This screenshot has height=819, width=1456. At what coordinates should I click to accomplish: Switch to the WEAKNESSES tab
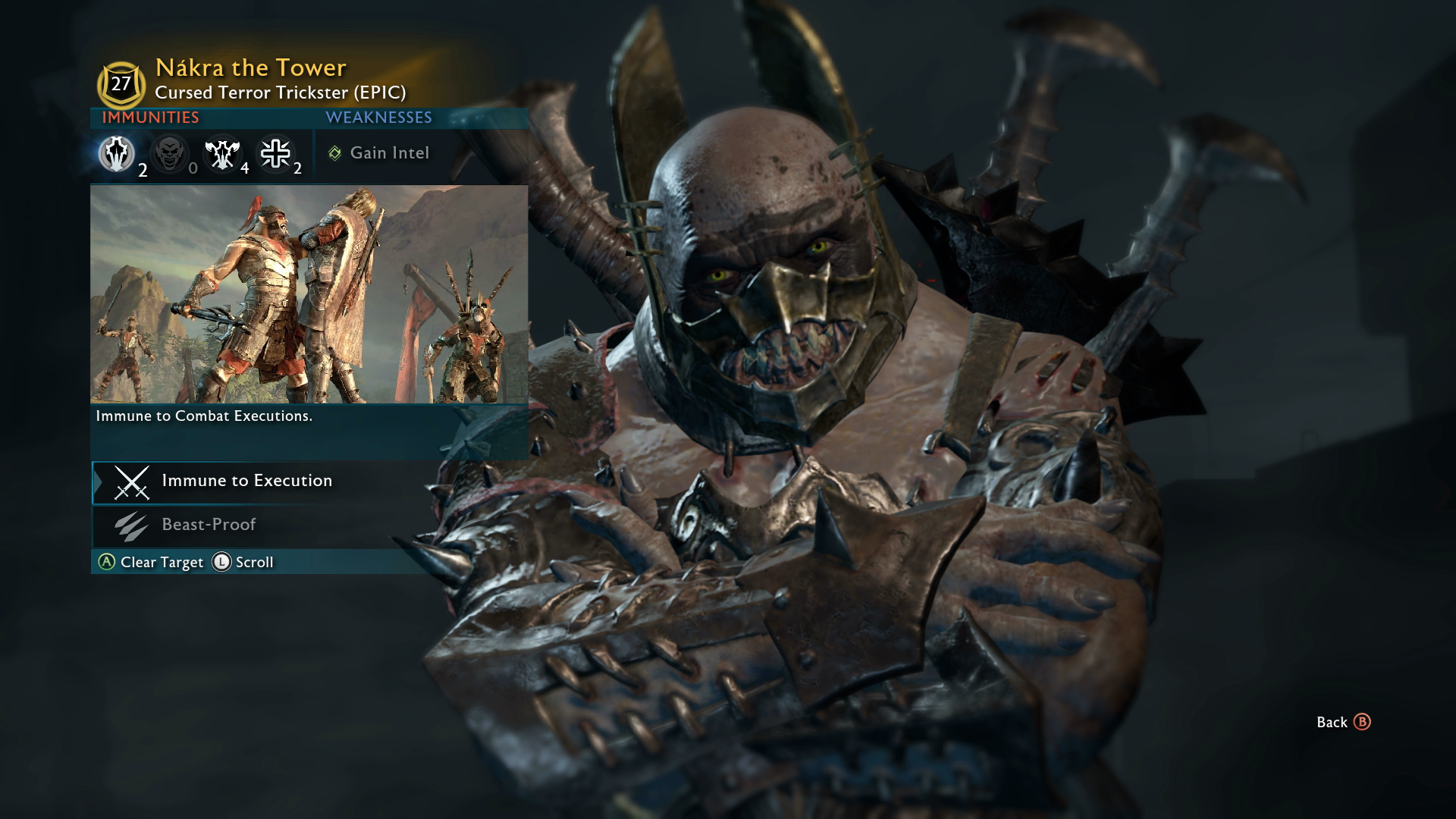378,118
